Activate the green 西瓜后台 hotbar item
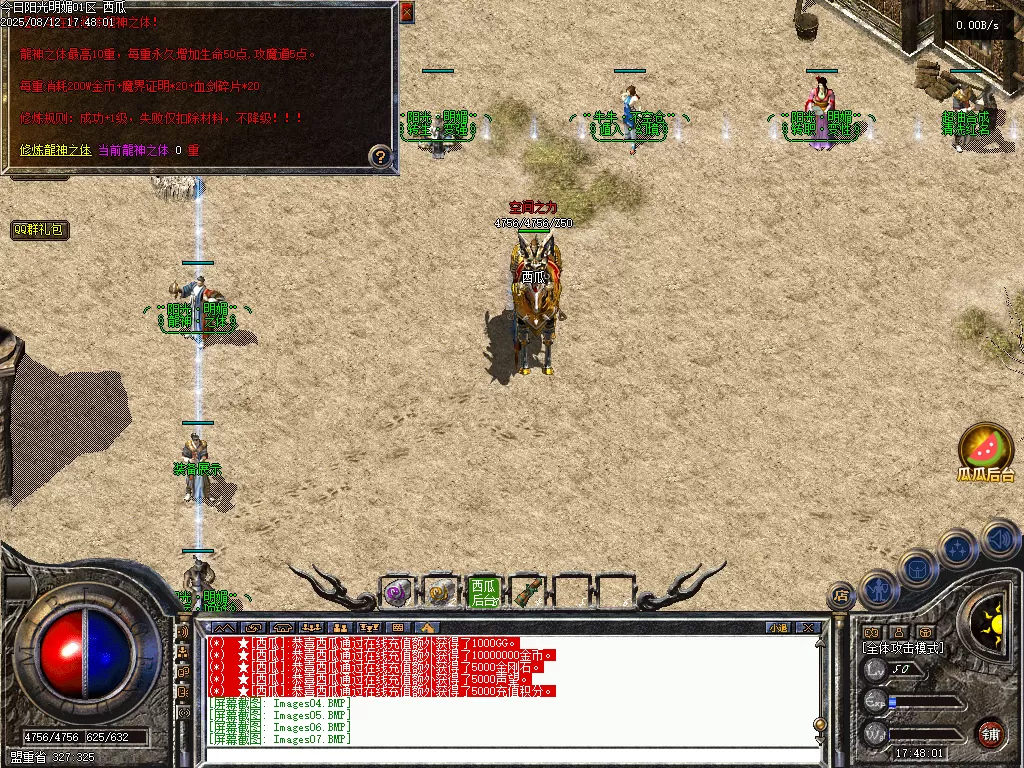This screenshot has width=1024, height=768. [483, 593]
